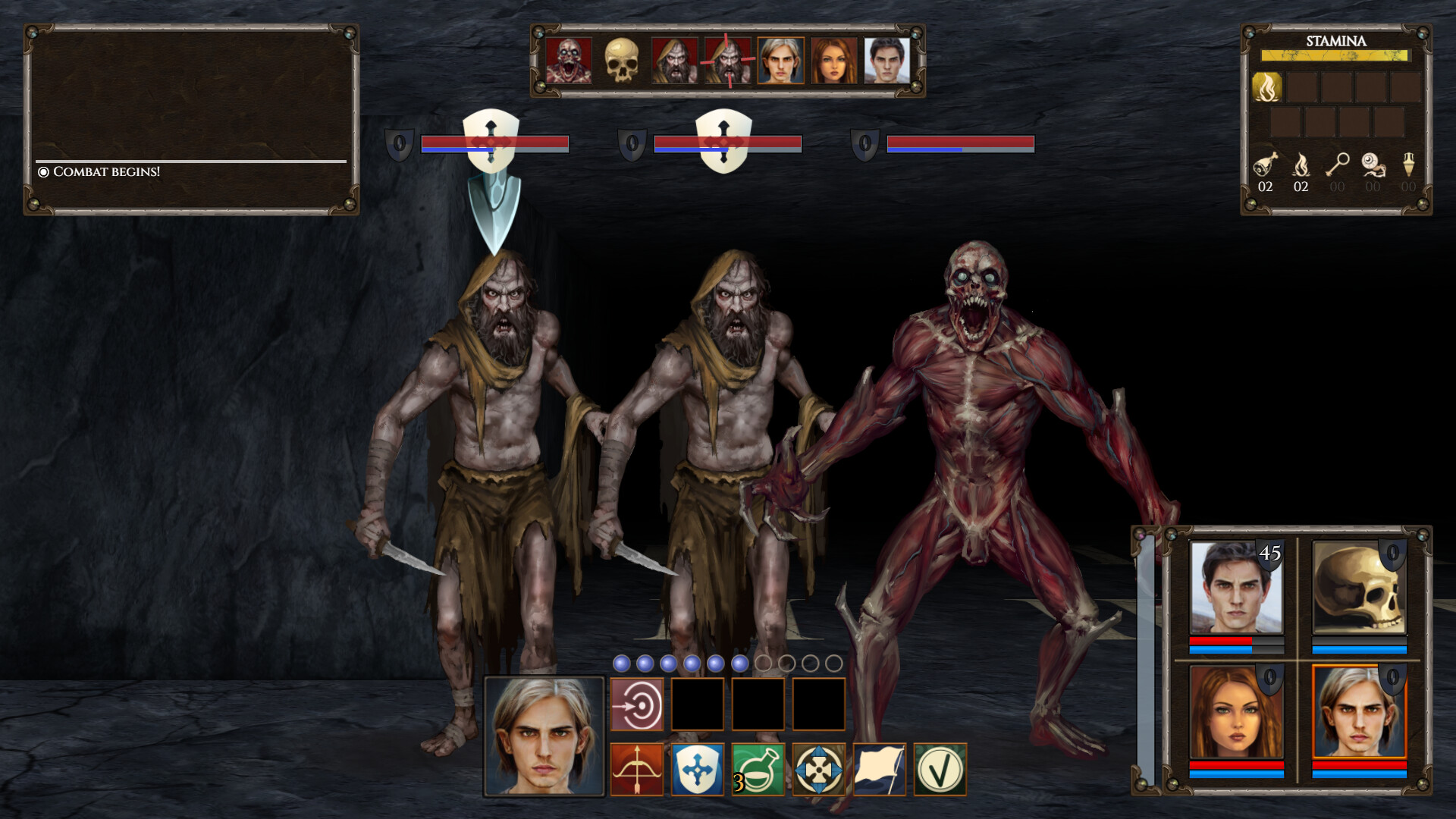
Task: Click the white flag to flee combat
Action: point(880,770)
